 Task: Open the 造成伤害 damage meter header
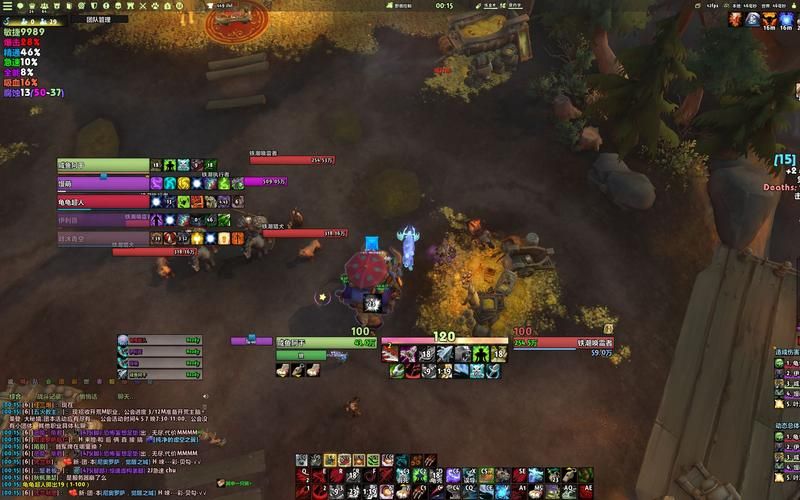click(787, 352)
